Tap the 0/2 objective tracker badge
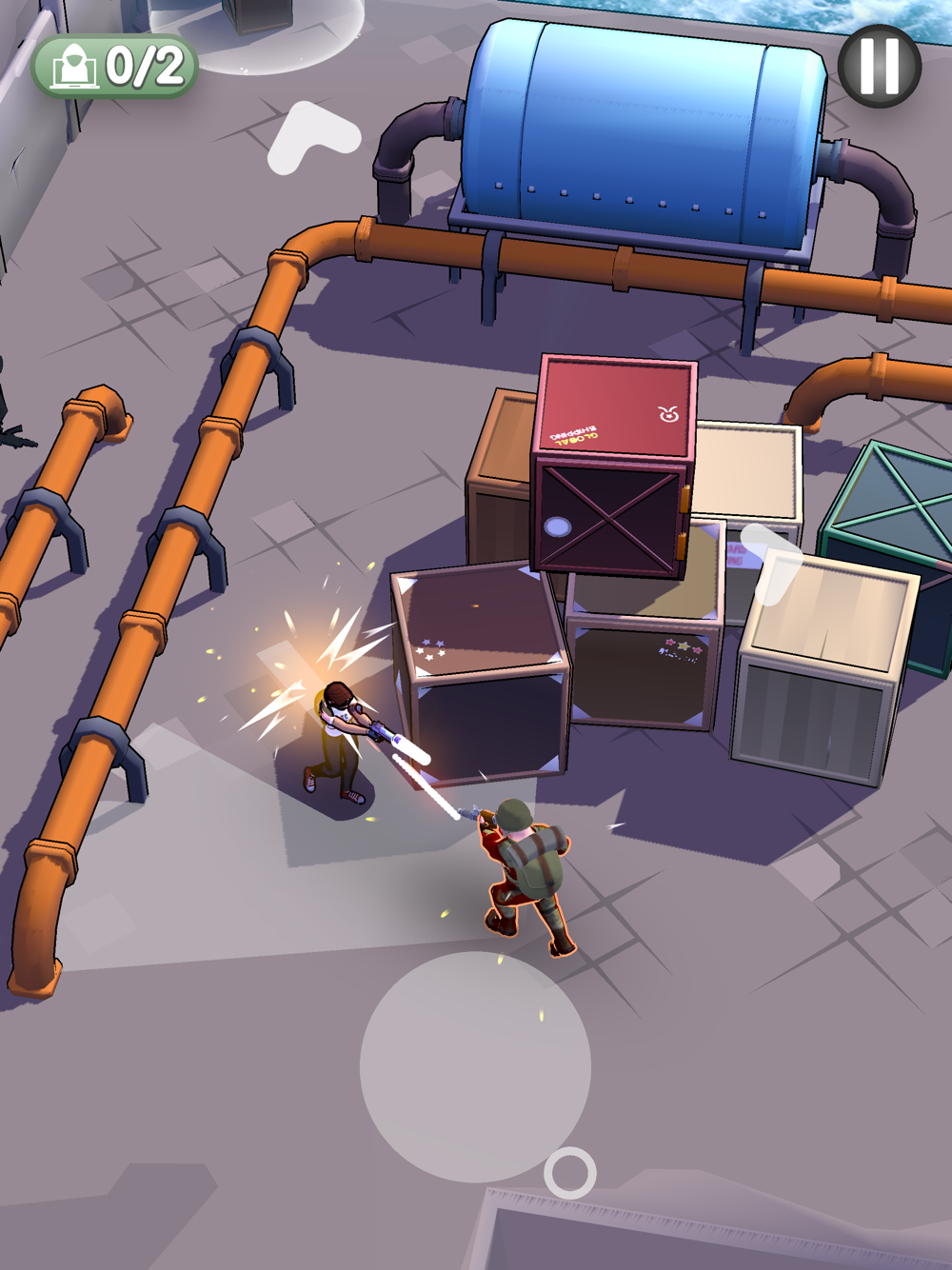 click(x=115, y=67)
